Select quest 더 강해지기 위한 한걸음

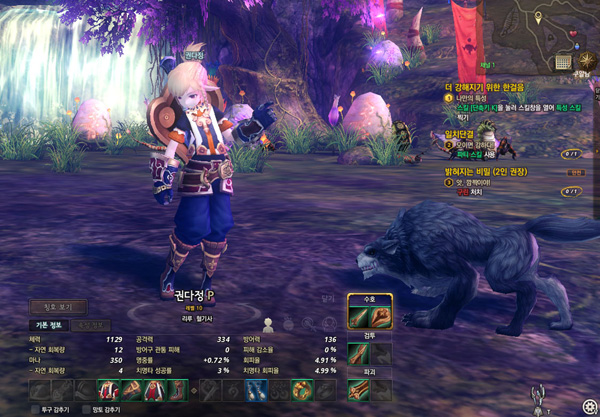click(492, 86)
